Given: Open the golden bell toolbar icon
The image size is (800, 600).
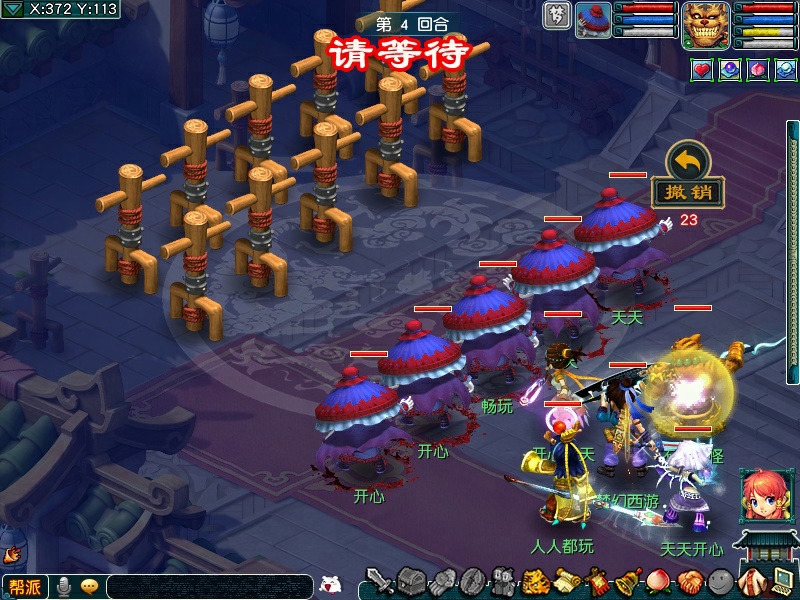Looking at the screenshot, I should click(x=628, y=581).
